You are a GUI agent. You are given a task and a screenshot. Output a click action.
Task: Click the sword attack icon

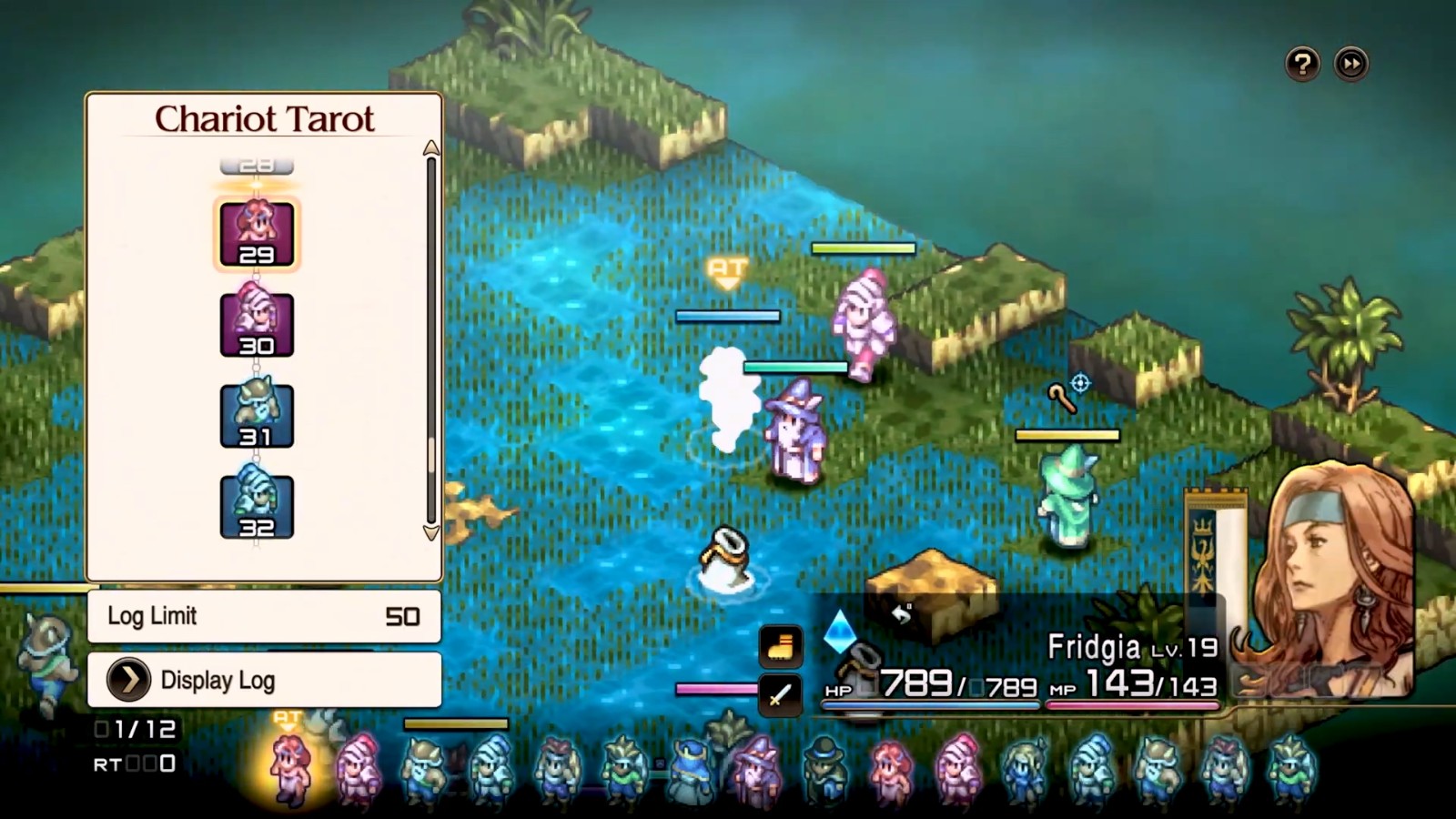[x=780, y=696]
